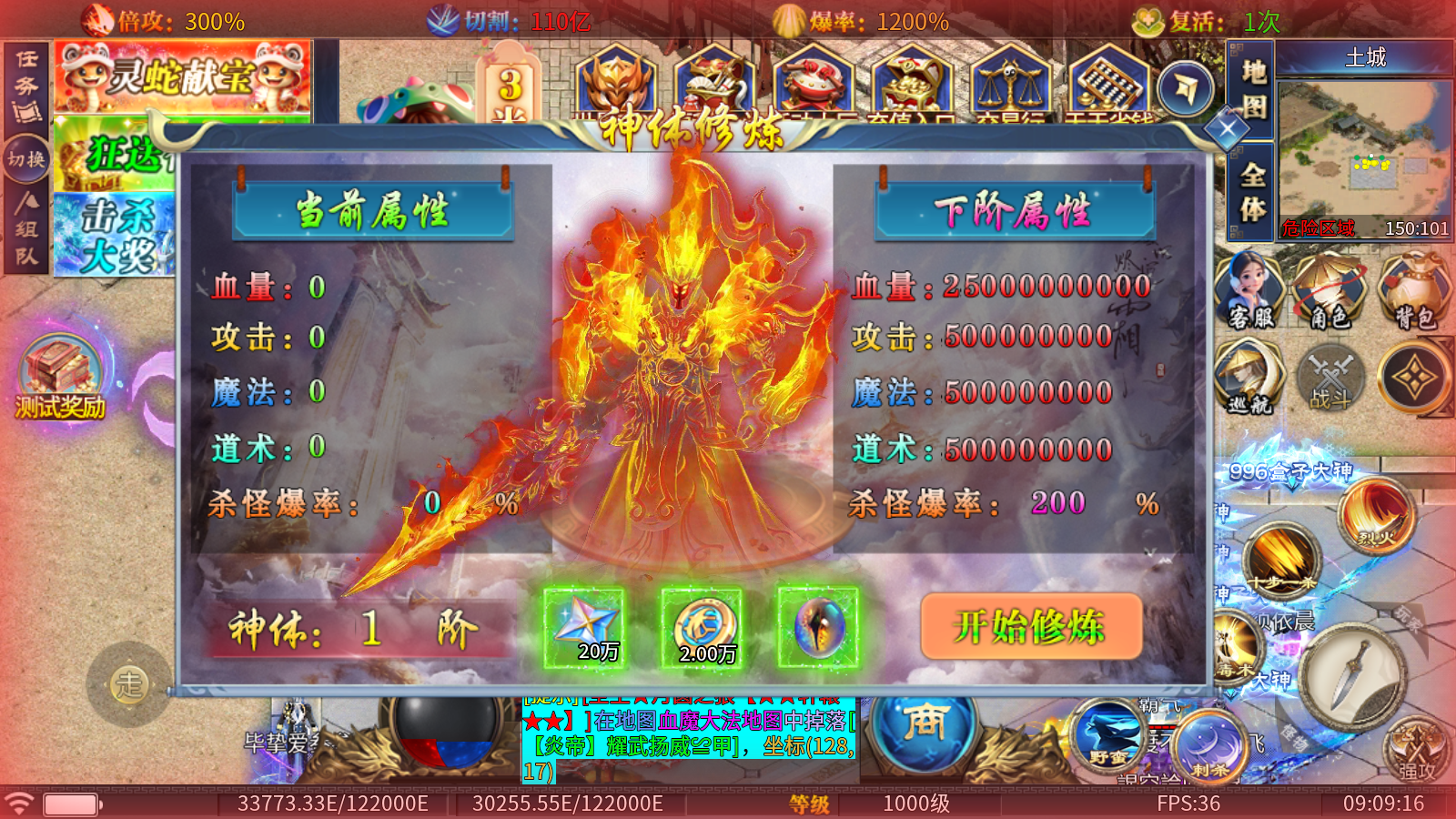
Task: Select the dark eye orb material slot
Action: coord(818,628)
